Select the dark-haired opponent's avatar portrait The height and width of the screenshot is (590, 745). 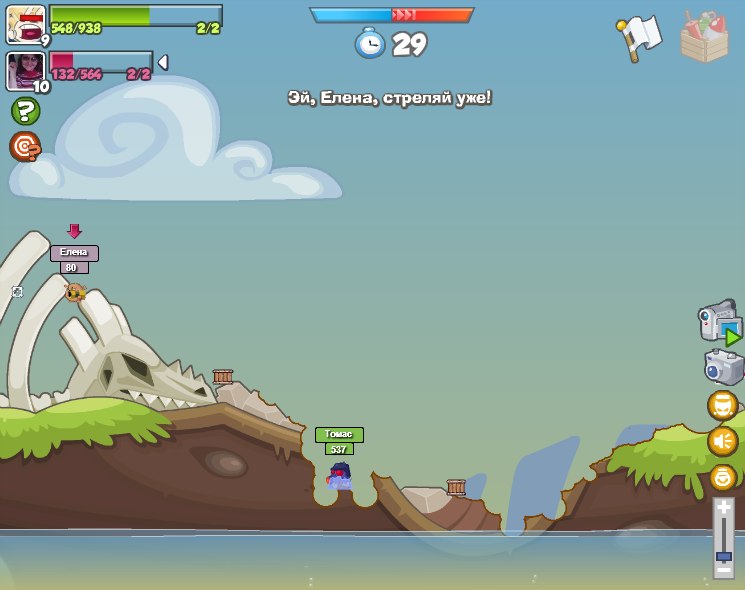(25, 71)
